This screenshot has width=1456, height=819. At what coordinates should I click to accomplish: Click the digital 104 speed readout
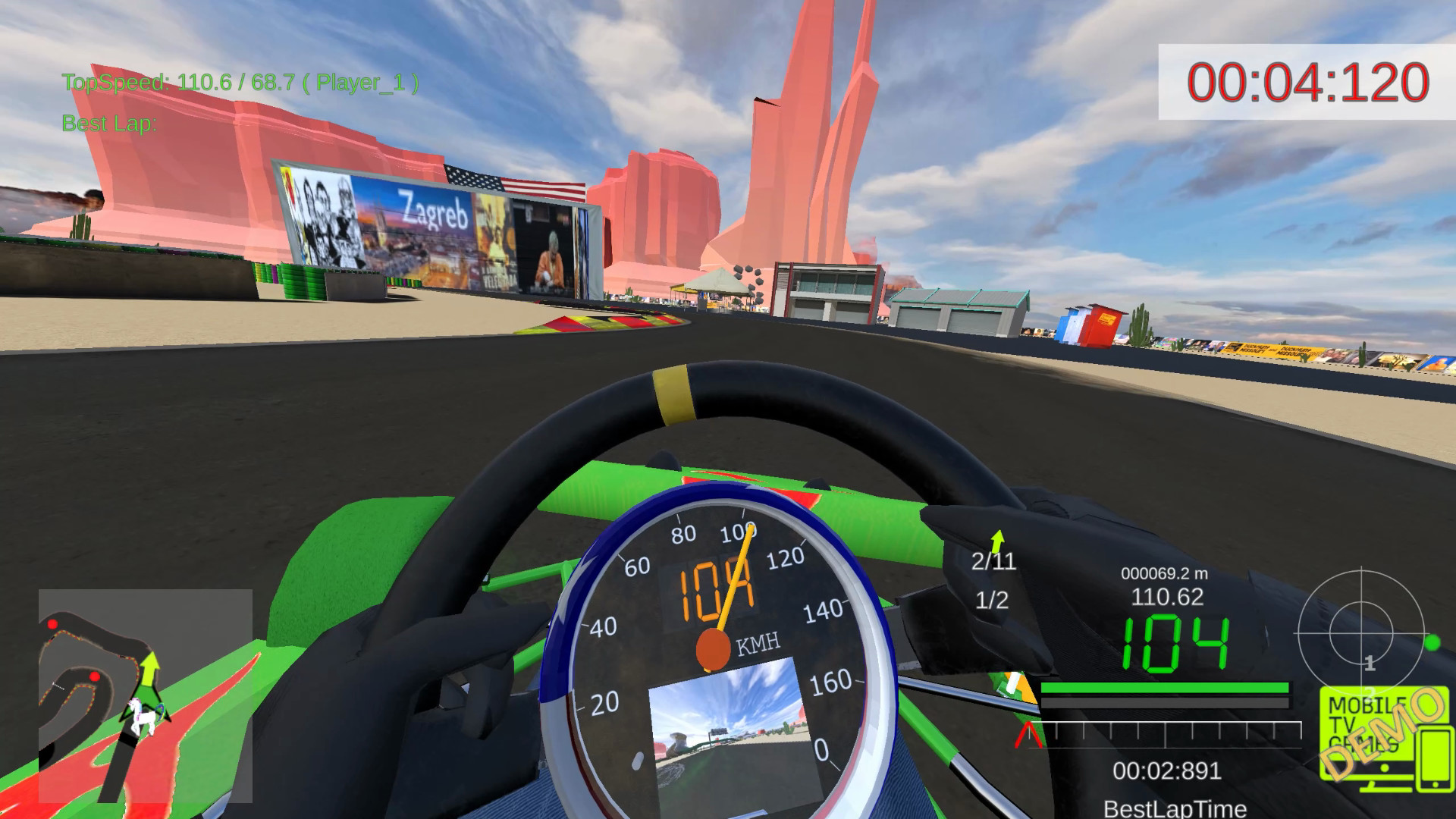1176,643
